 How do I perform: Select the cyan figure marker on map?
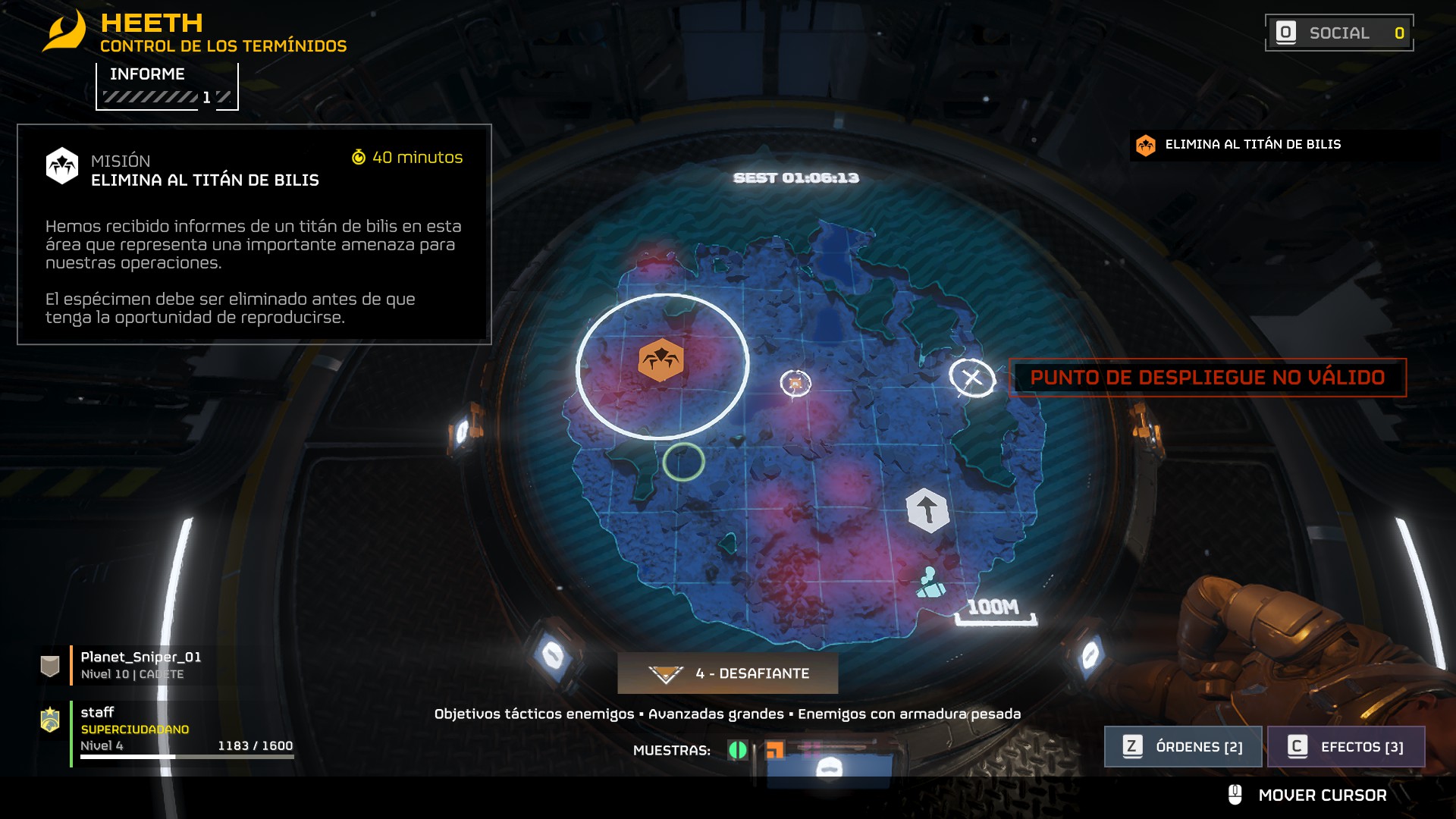point(930,582)
